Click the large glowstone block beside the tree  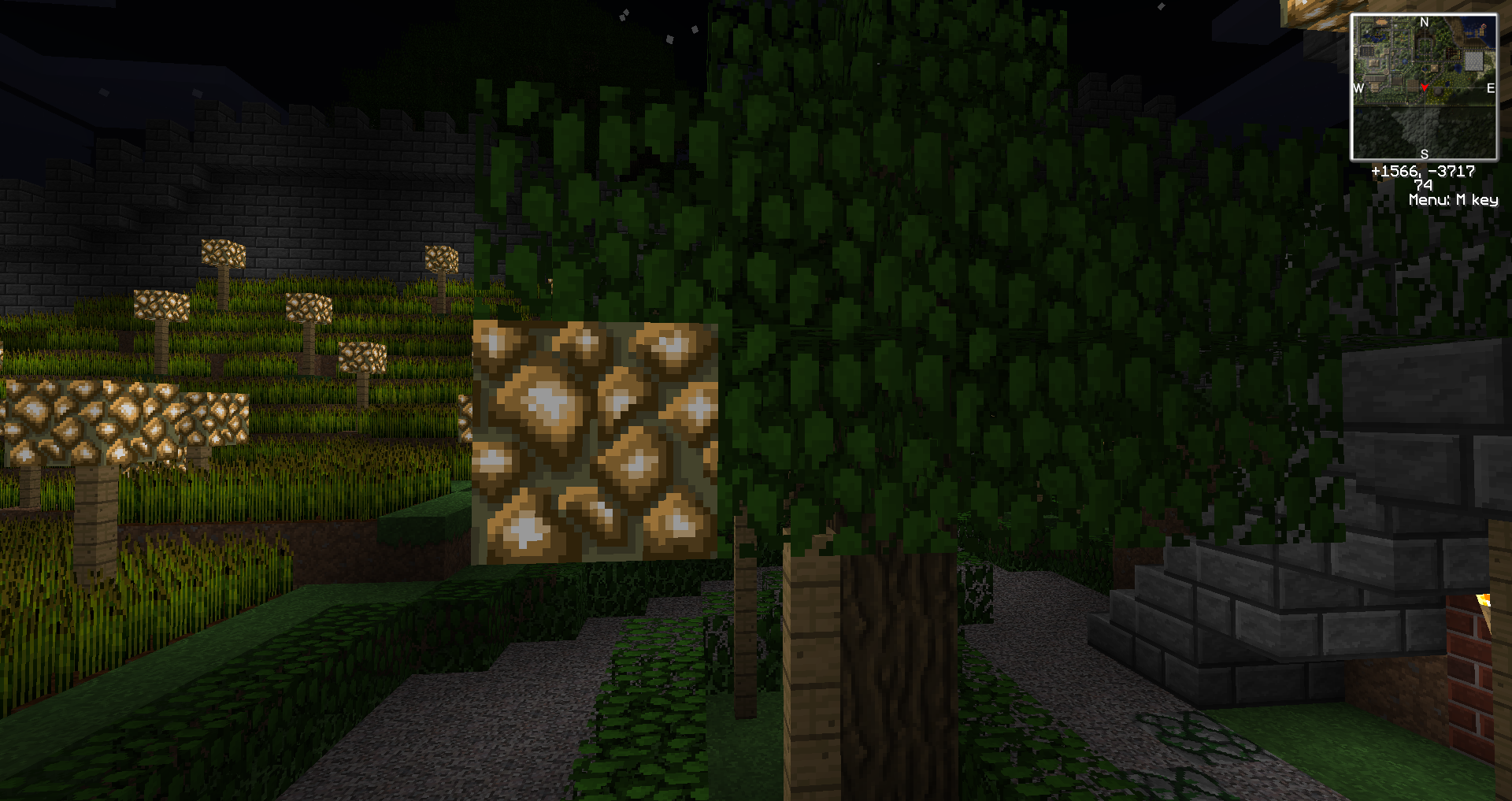[x=595, y=441]
